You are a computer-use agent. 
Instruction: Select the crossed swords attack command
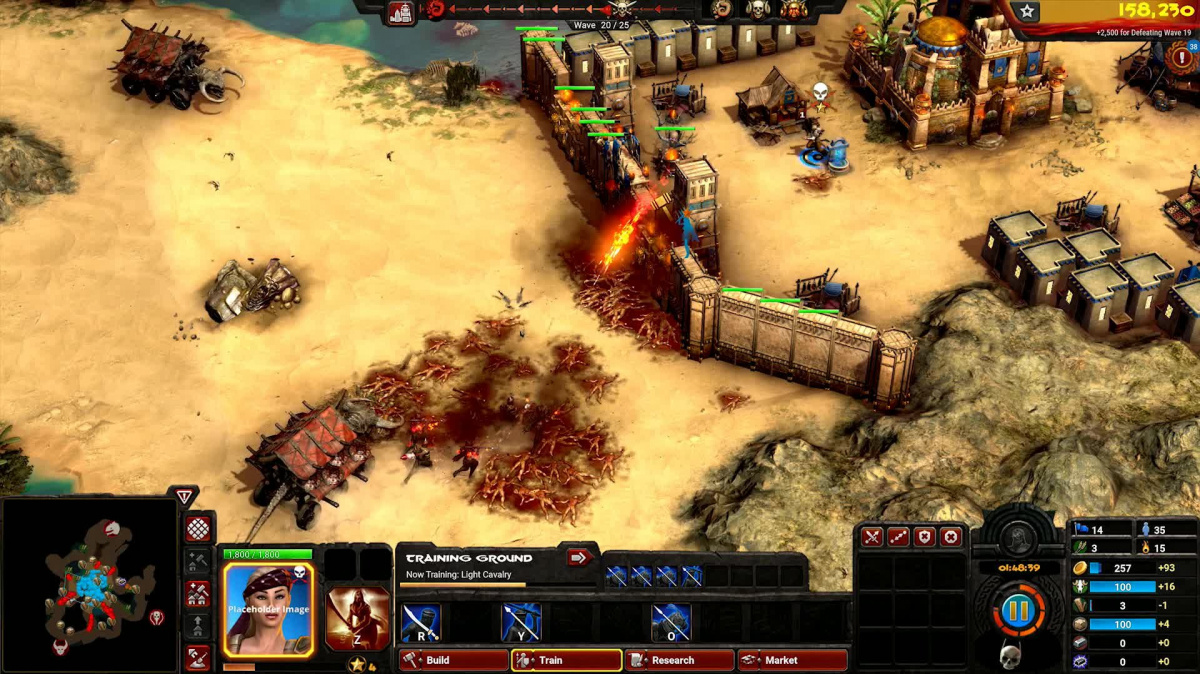873,537
